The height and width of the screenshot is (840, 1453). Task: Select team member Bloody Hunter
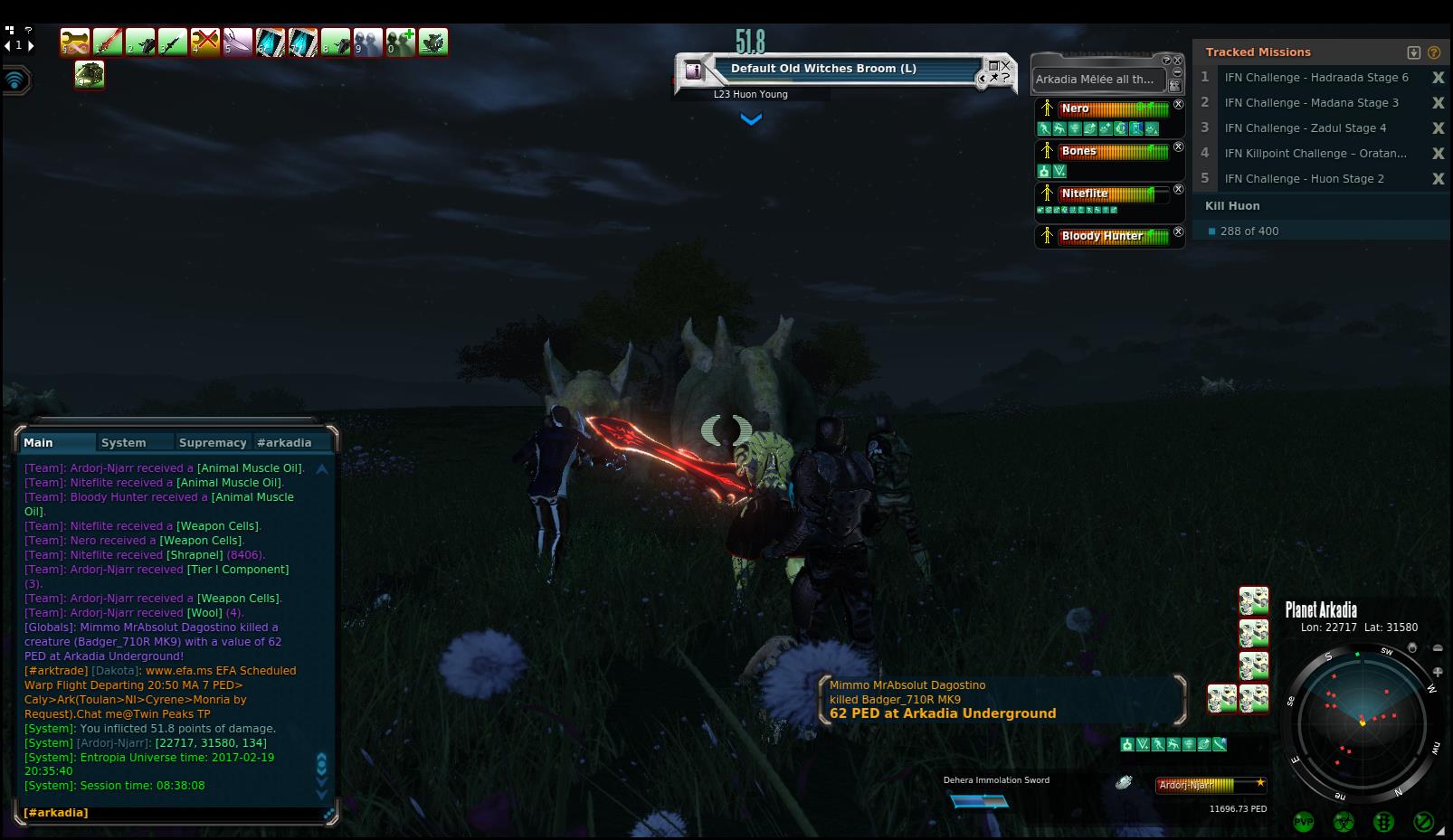tap(1102, 236)
